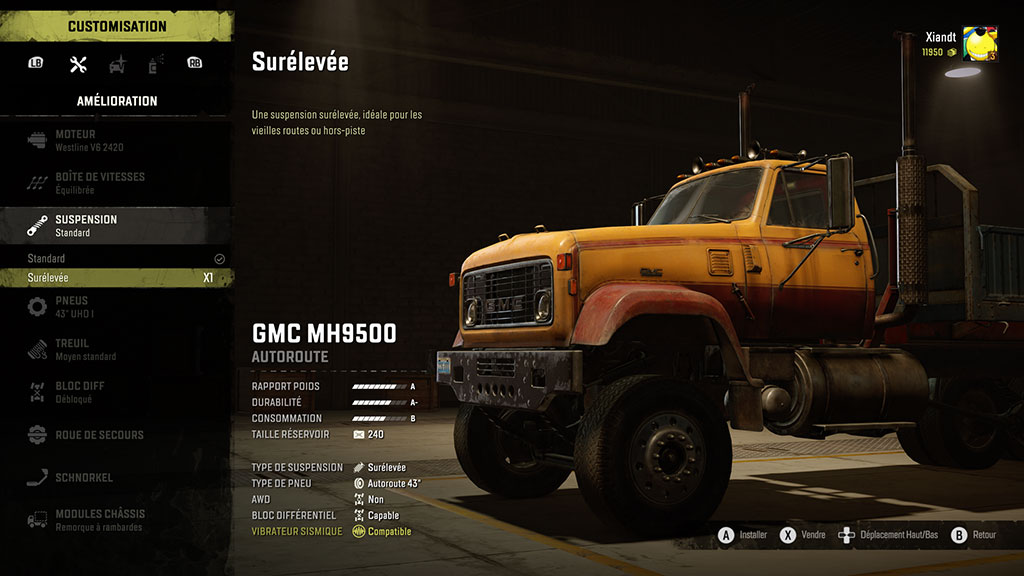
Task: Select the Boîte de vitesses category
Action: pyautogui.click(x=116, y=182)
